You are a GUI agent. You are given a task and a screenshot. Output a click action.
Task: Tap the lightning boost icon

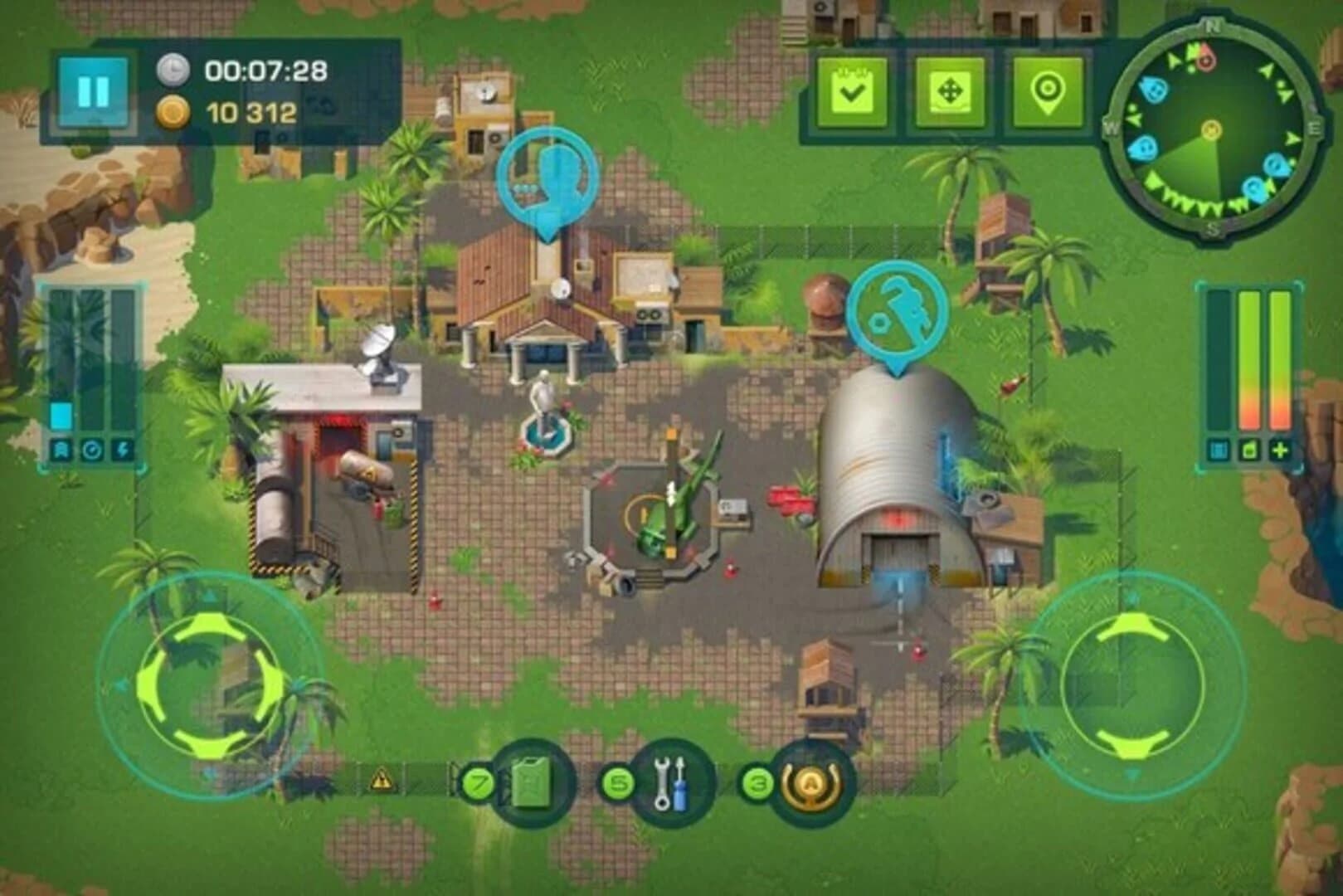click(123, 450)
